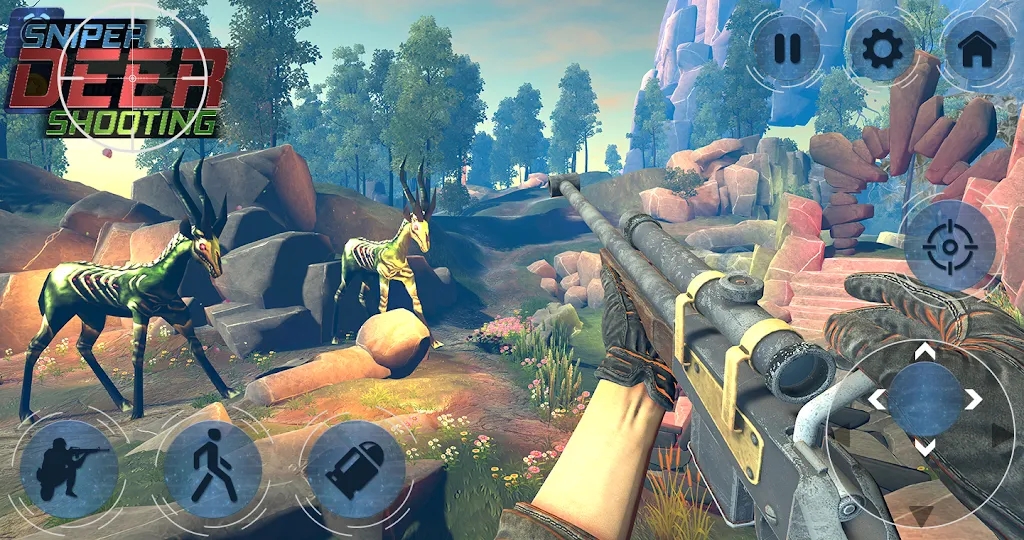The height and width of the screenshot is (540, 1024).
Task: Click the joystick's down arrow
Action: click(x=926, y=447)
